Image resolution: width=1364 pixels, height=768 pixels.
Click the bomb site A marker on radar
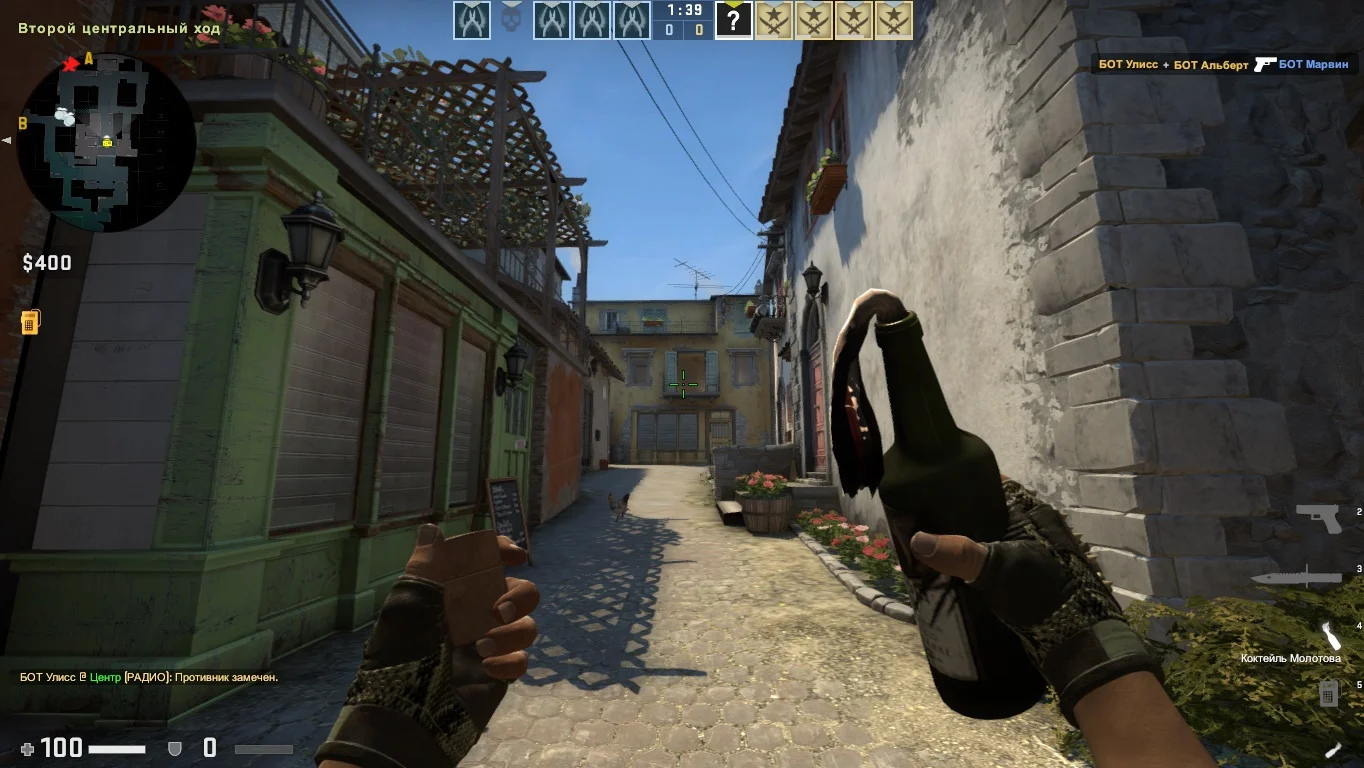tap(88, 59)
